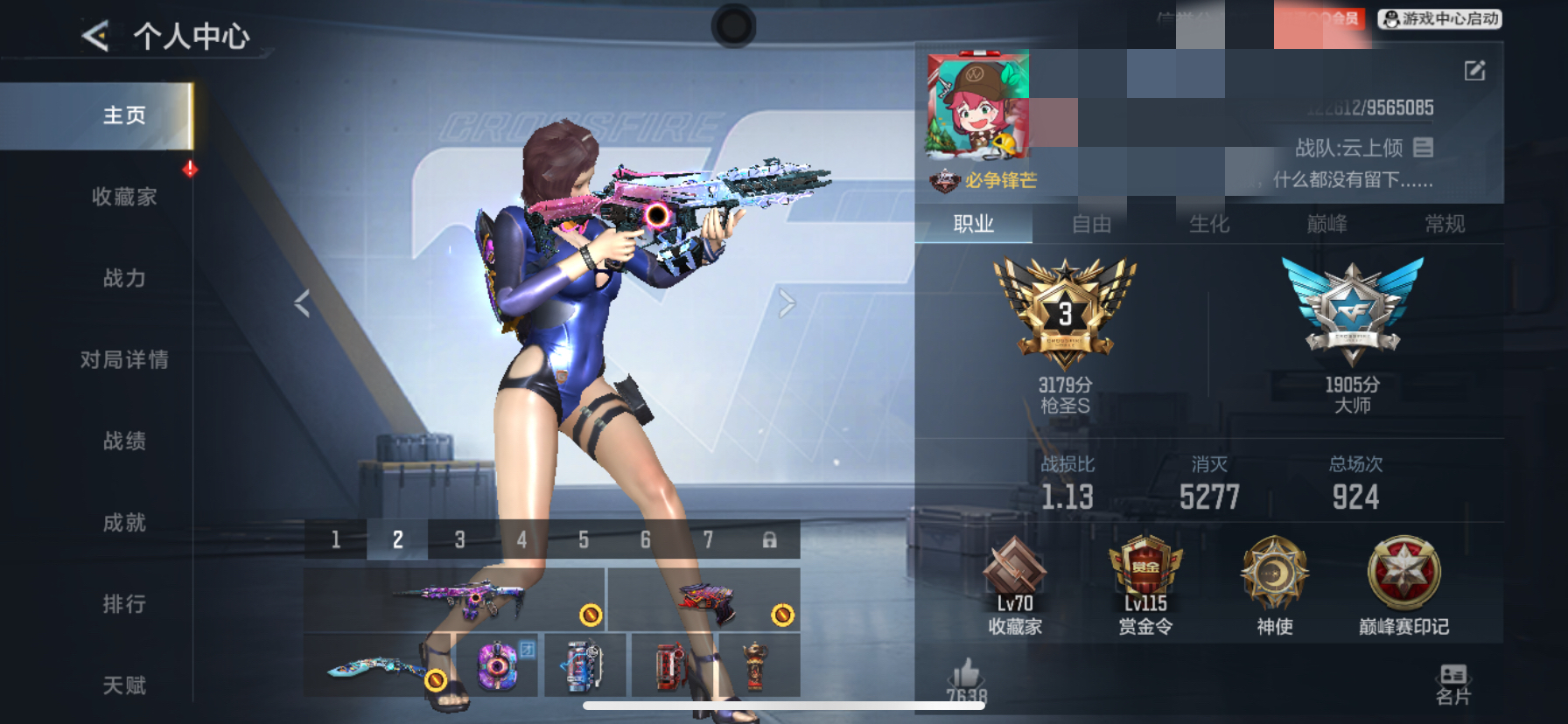This screenshot has height=724, width=1568.
Task: Choose the 常规 stats tab
Action: [1445, 225]
